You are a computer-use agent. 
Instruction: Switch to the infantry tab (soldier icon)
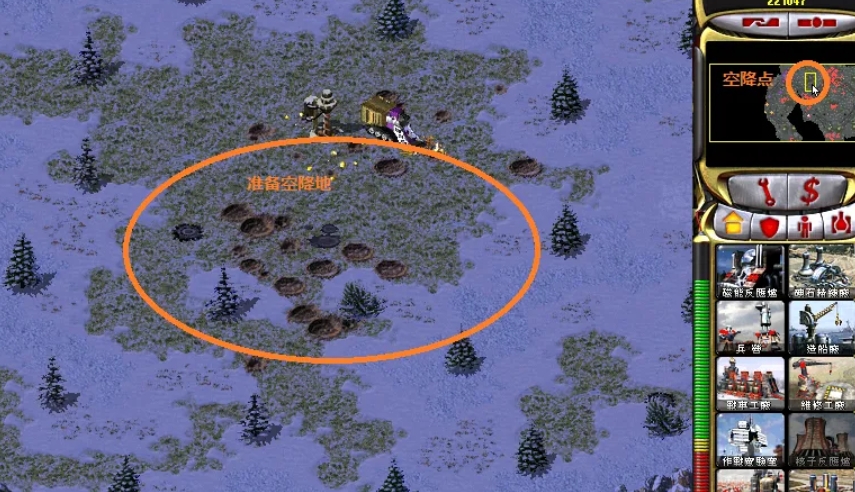click(x=805, y=224)
